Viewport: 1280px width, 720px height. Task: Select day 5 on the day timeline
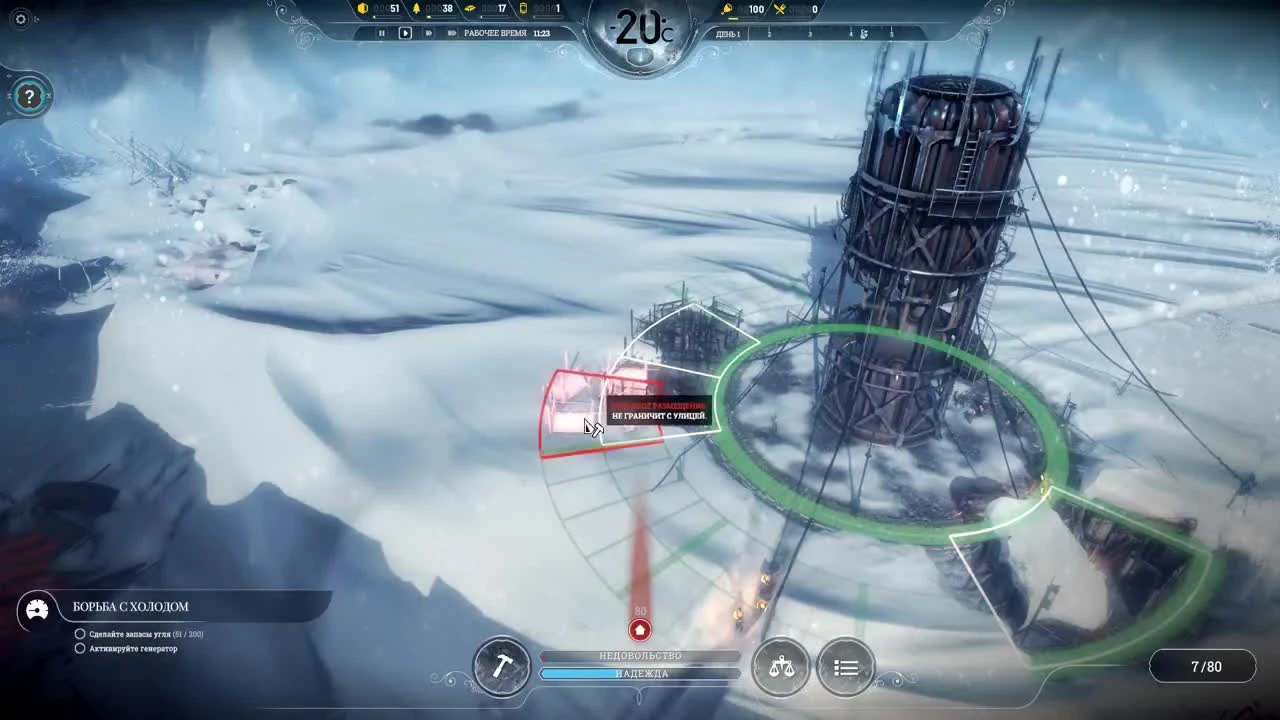(891, 33)
